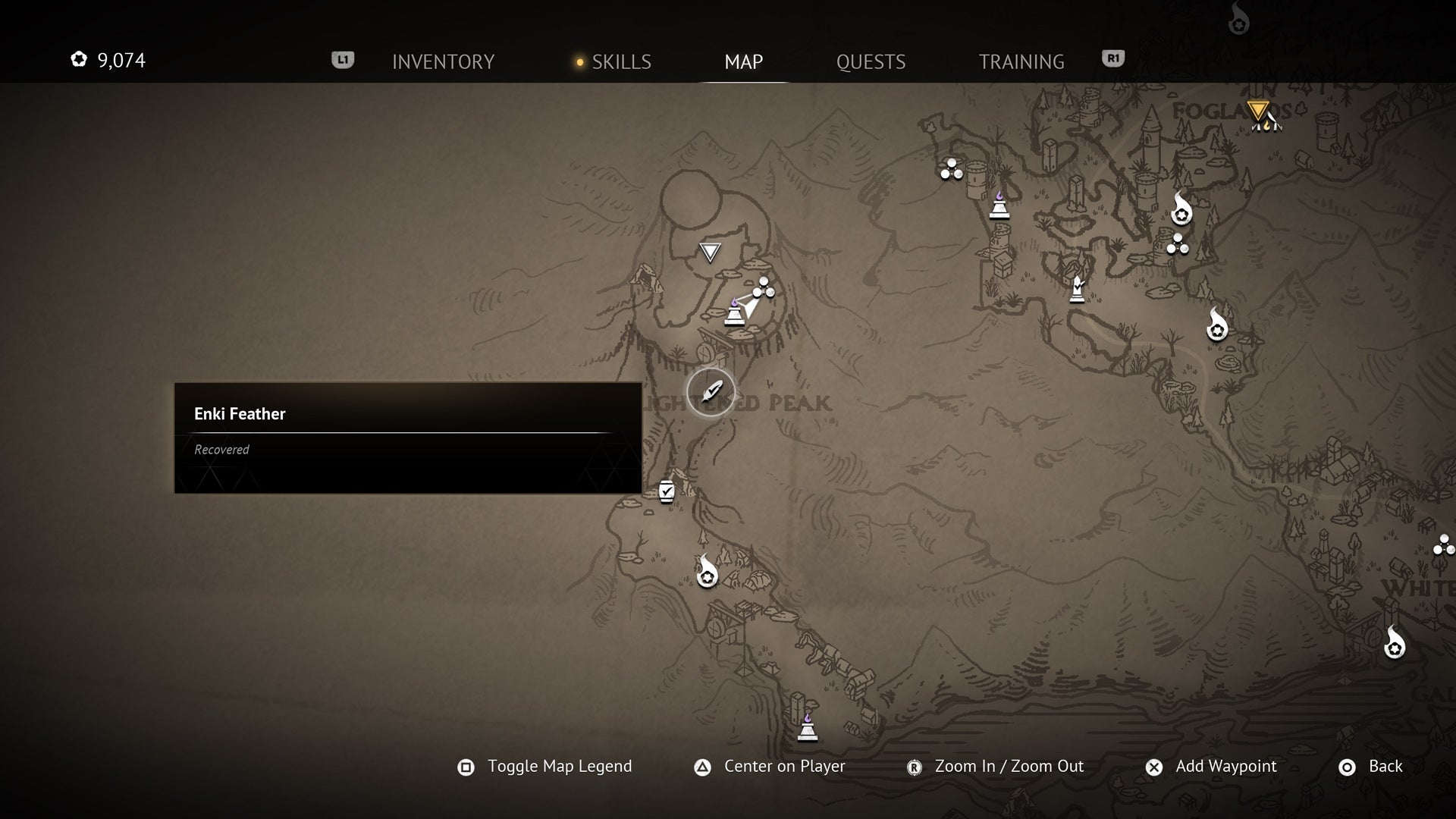
Task: Open the Skills tab
Action: (620, 61)
